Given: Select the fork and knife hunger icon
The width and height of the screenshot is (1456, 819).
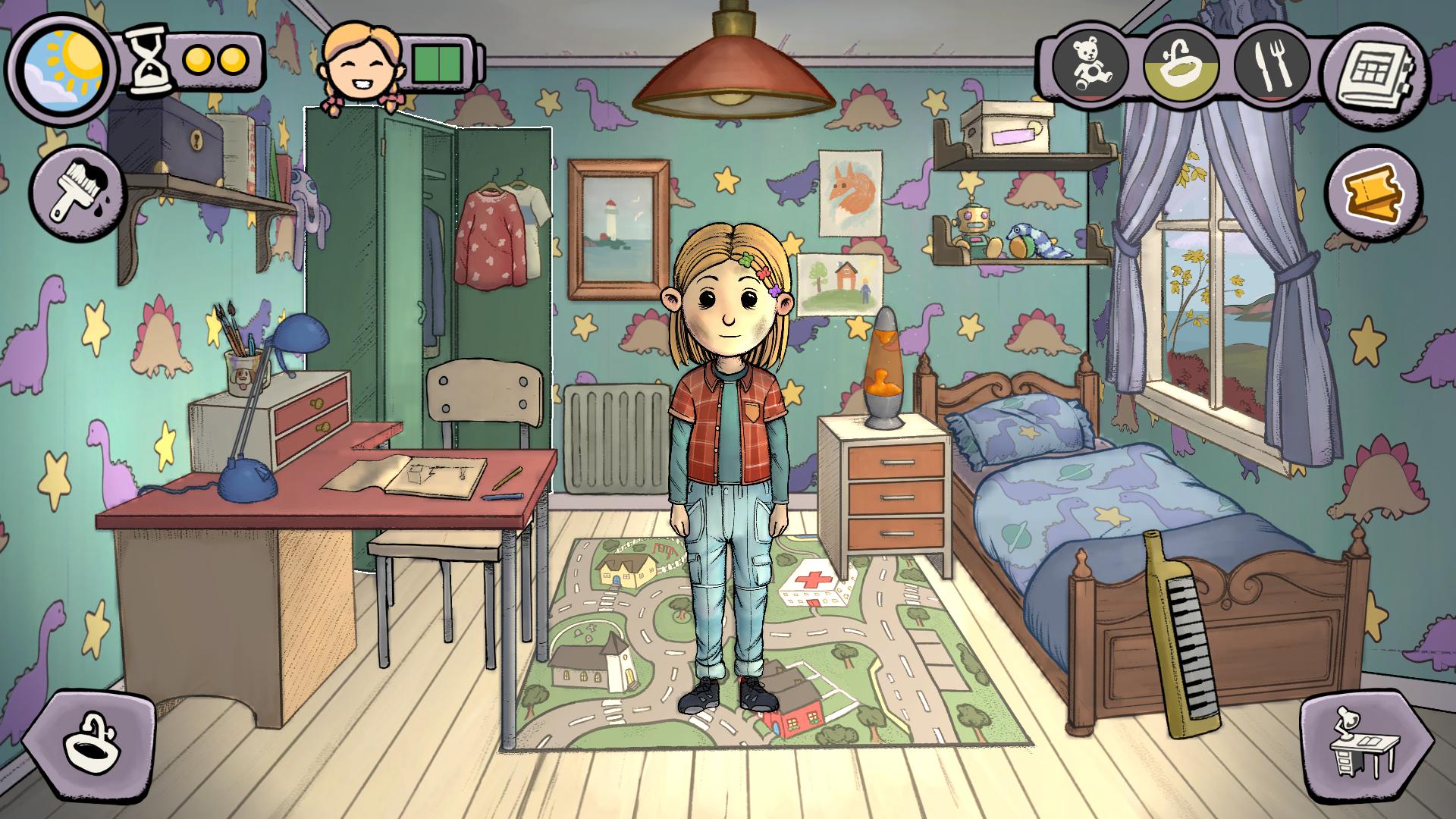Looking at the screenshot, I should click(1272, 64).
